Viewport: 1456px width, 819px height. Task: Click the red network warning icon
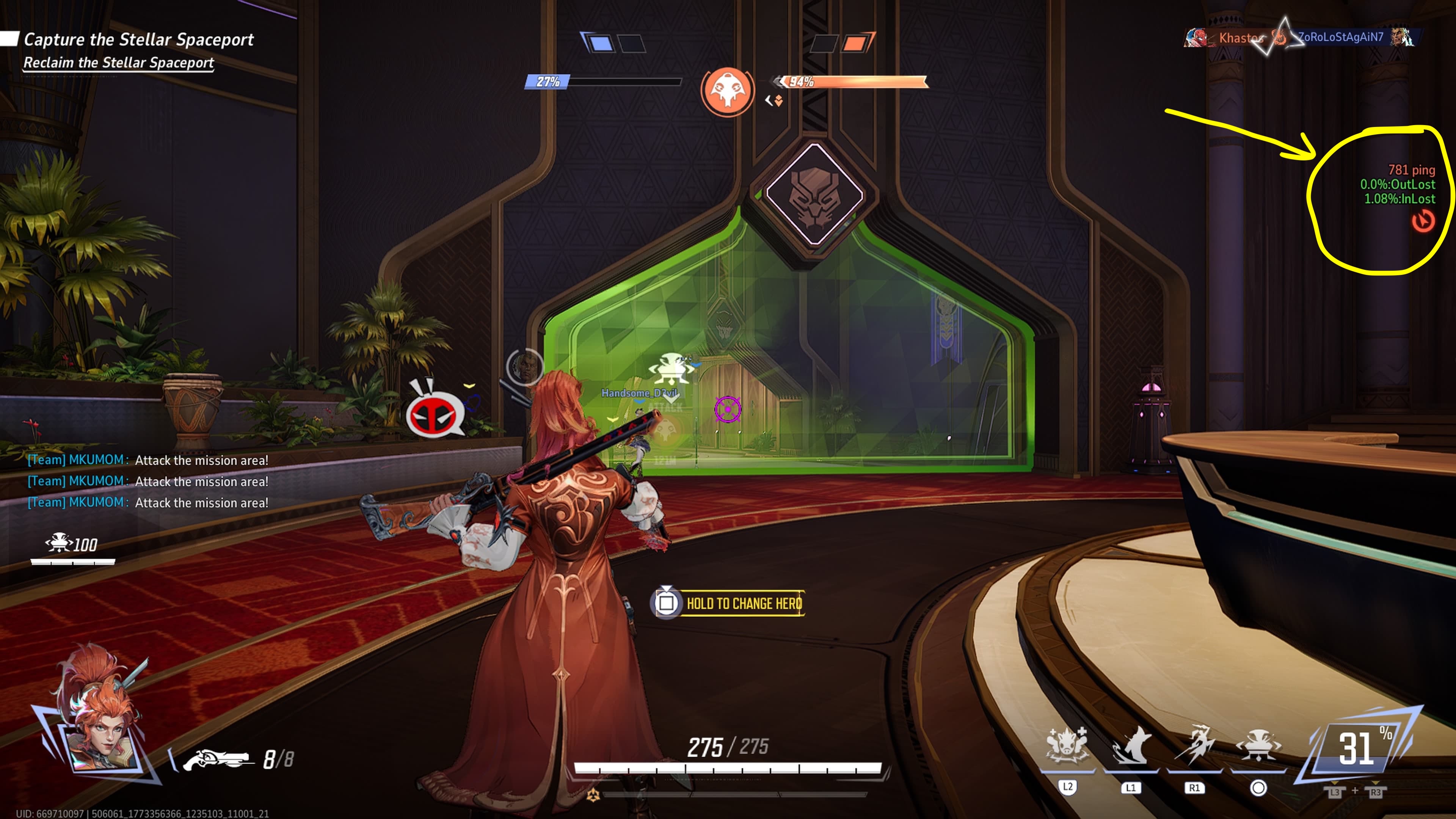[x=1423, y=221]
